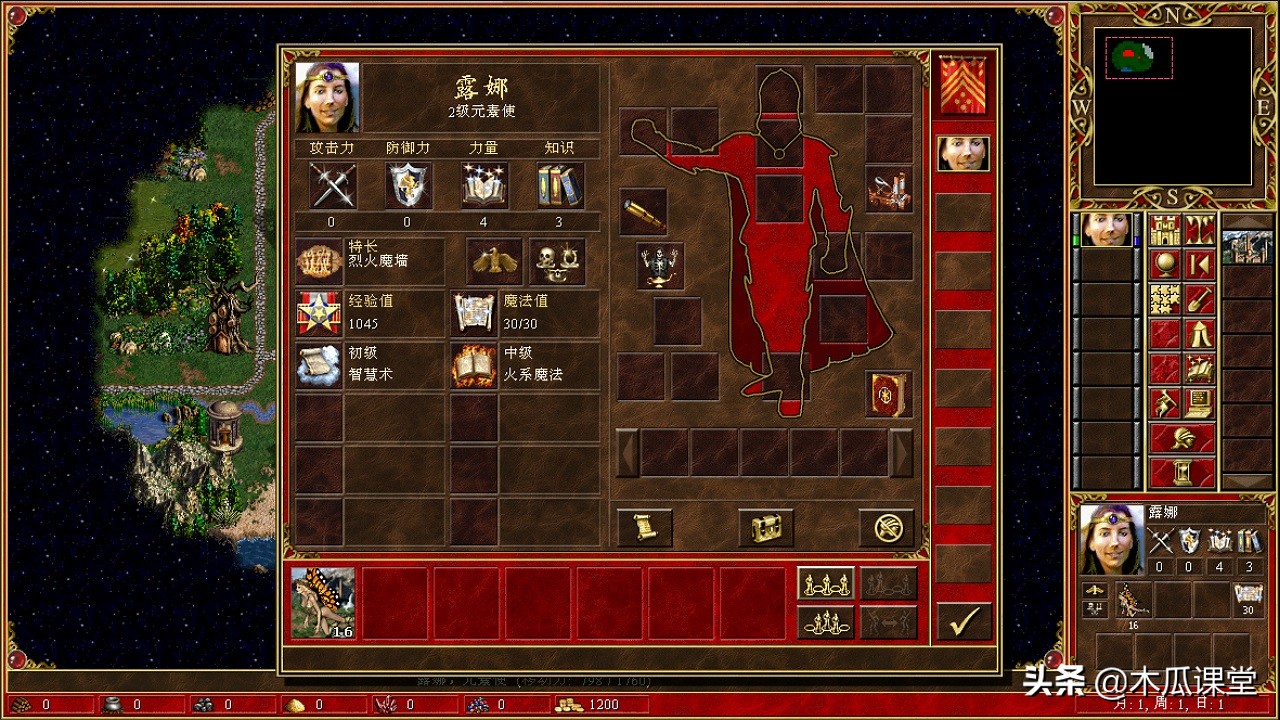This screenshot has height=720, width=1280.
Task: Select the 16-creature army stack
Action: point(323,603)
